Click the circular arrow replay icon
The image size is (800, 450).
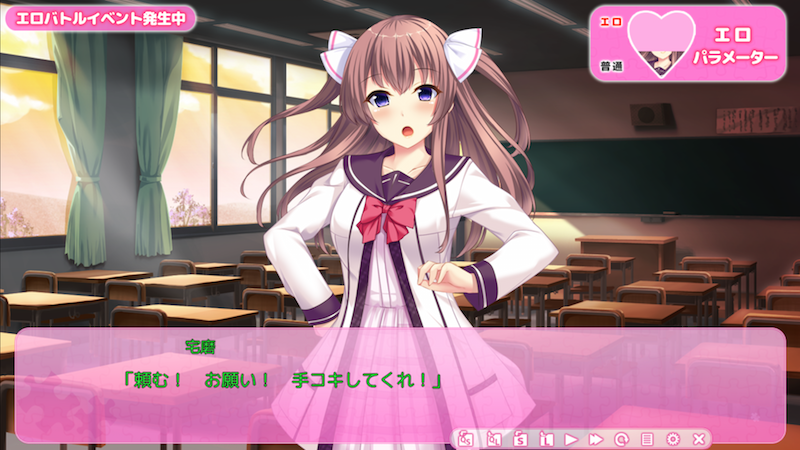coord(622,438)
